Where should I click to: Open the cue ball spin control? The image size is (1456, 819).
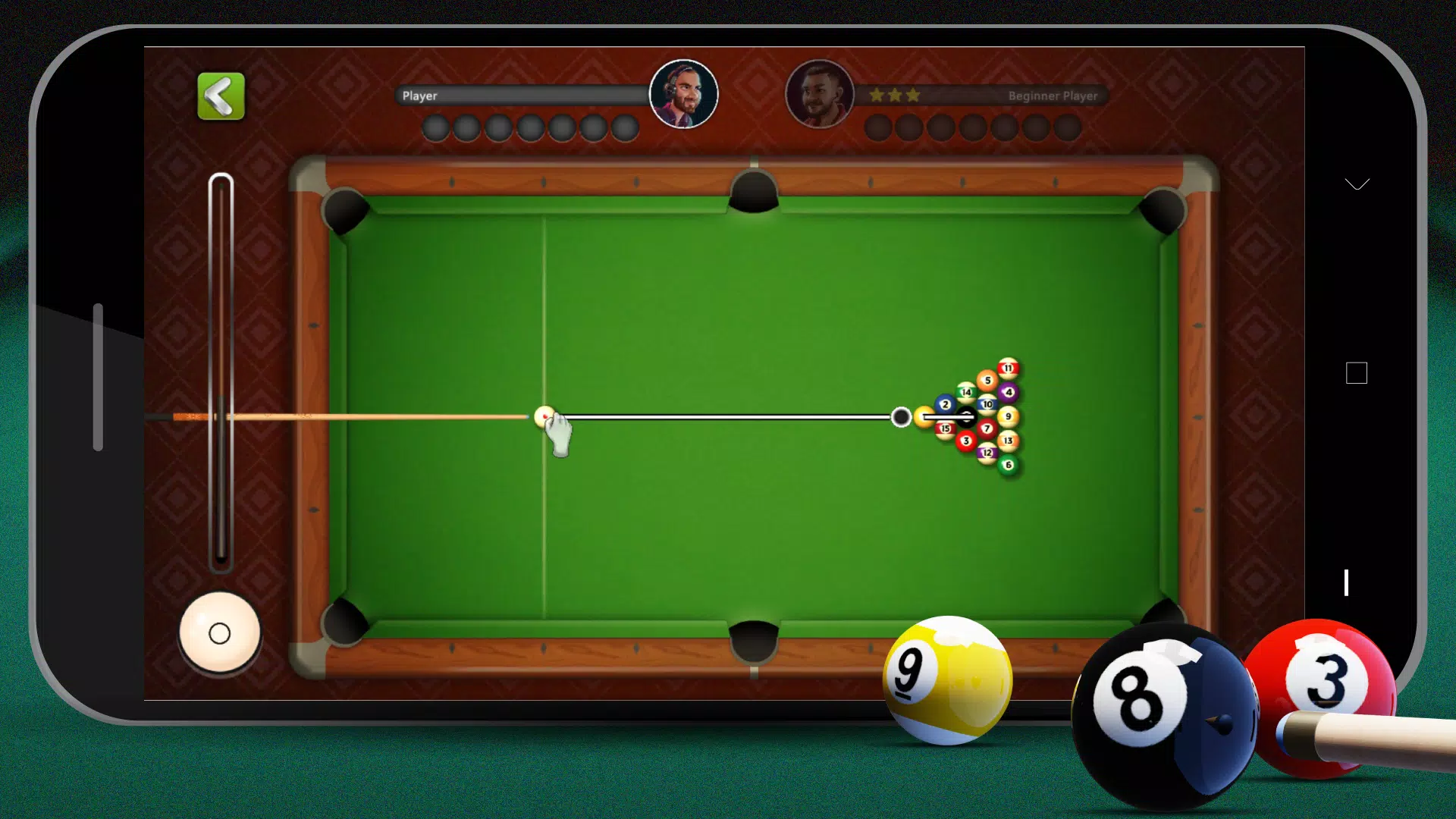point(221,632)
